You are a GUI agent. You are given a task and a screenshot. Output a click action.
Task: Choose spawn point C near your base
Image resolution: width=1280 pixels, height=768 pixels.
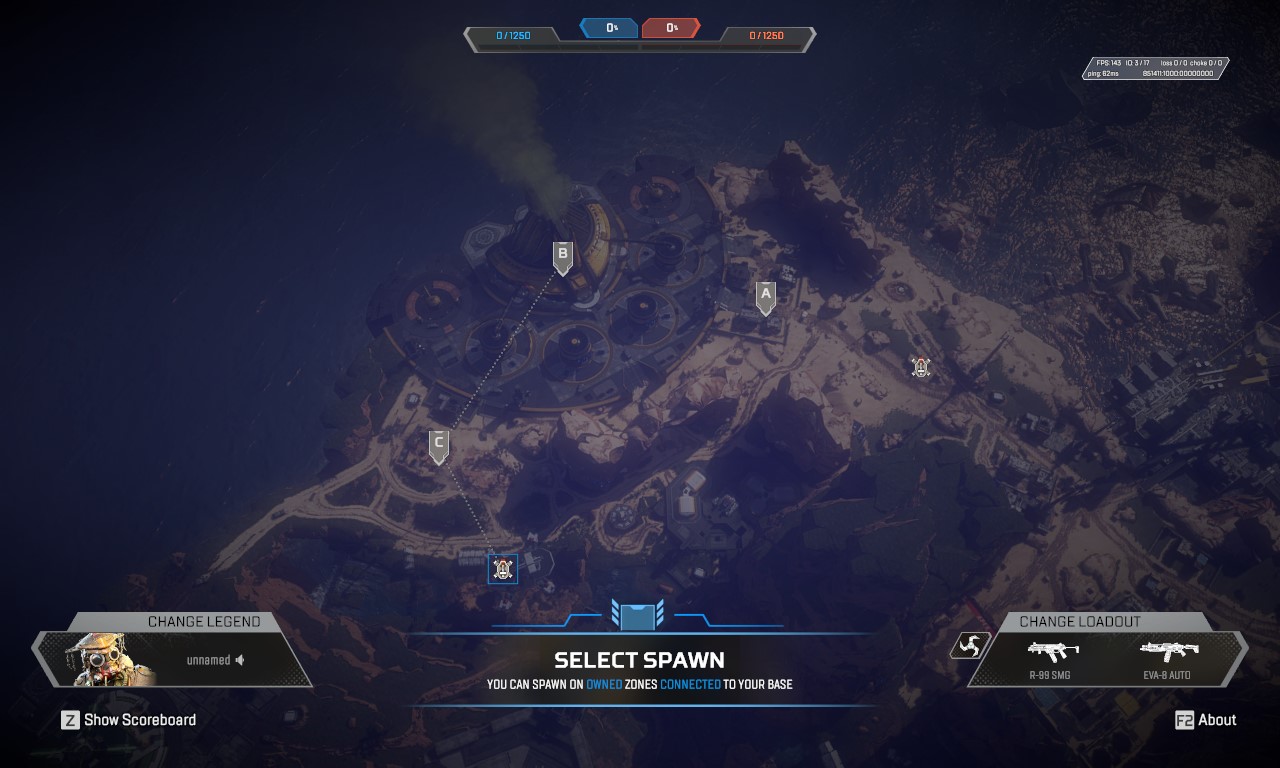point(439,446)
